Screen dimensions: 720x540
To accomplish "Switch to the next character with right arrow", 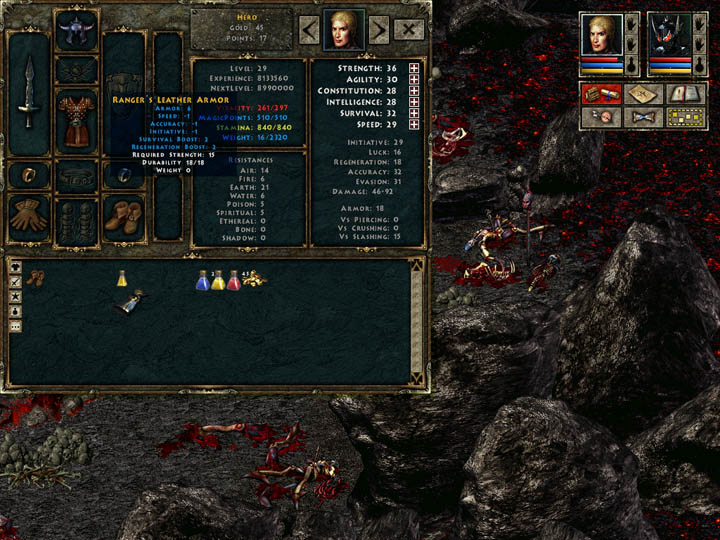I will click(x=379, y=30).
